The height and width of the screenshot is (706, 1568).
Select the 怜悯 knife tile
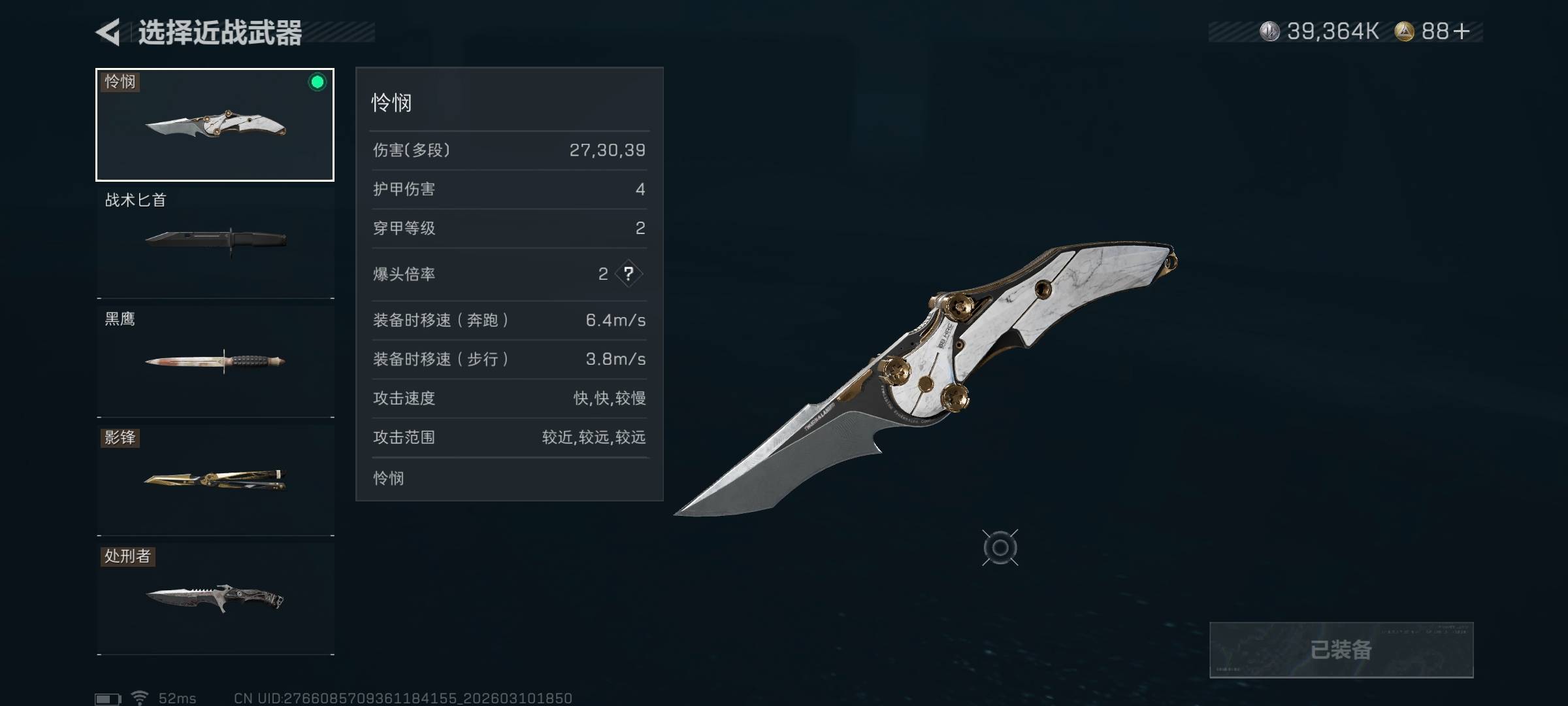tap(215, 125)
